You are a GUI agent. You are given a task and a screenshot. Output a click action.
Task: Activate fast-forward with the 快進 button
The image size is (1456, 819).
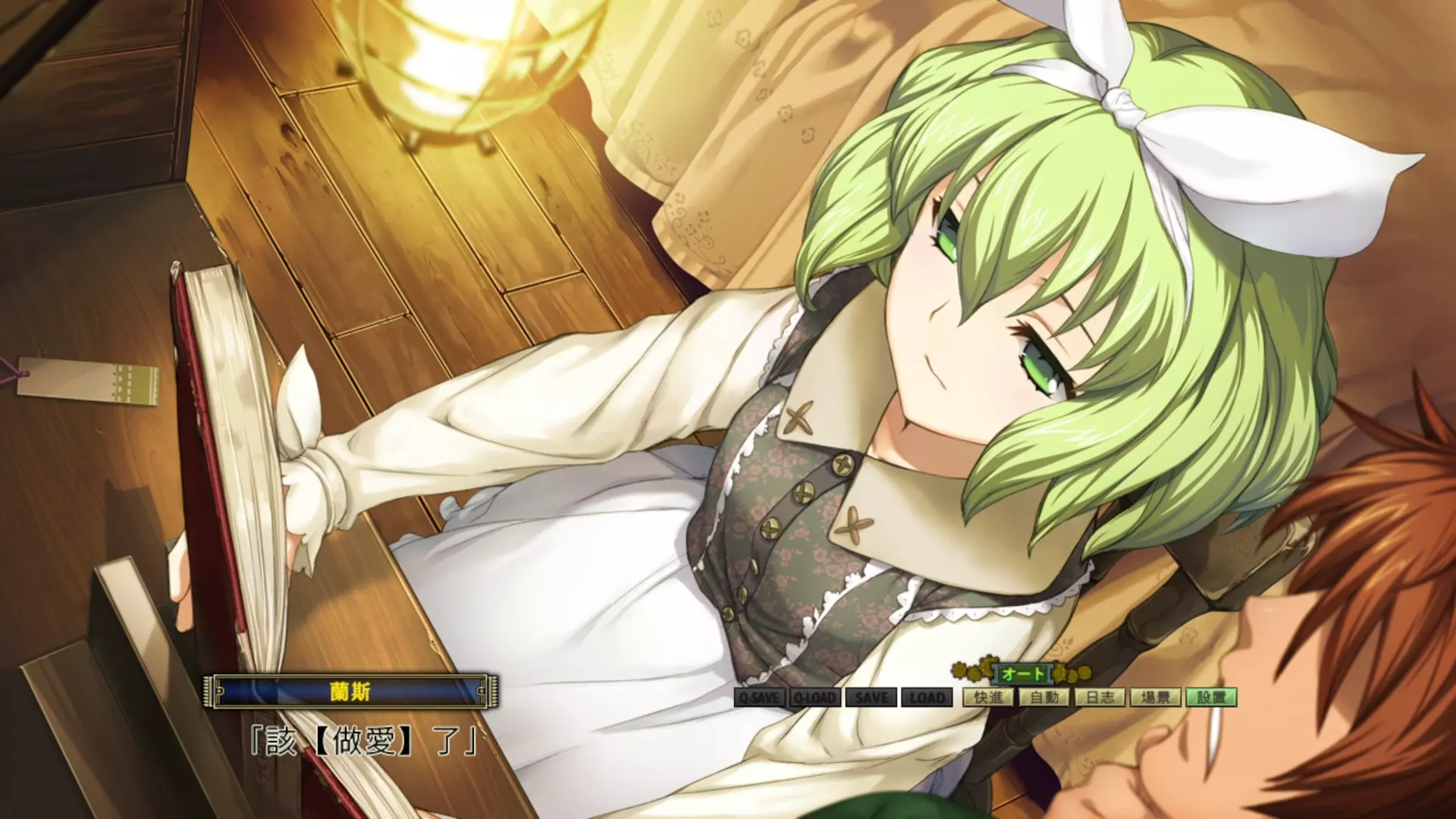click(989, 697)
